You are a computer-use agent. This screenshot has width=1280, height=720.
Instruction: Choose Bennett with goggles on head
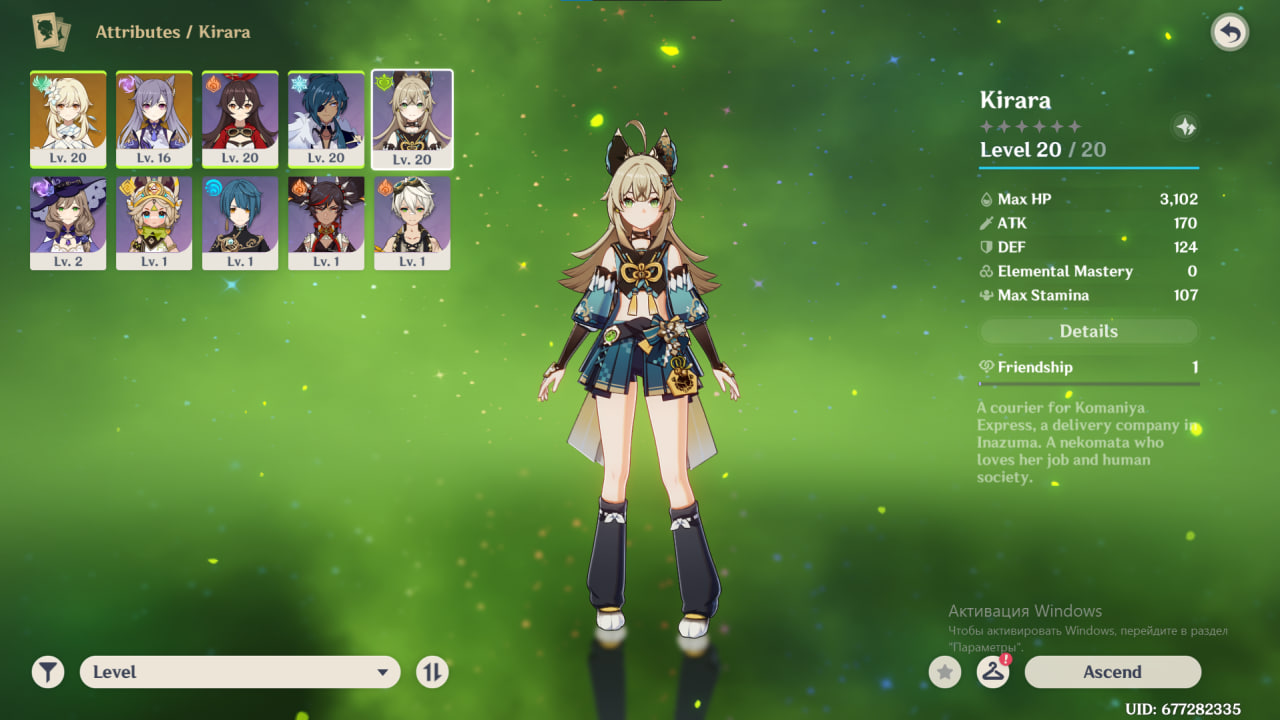[412, 223]
